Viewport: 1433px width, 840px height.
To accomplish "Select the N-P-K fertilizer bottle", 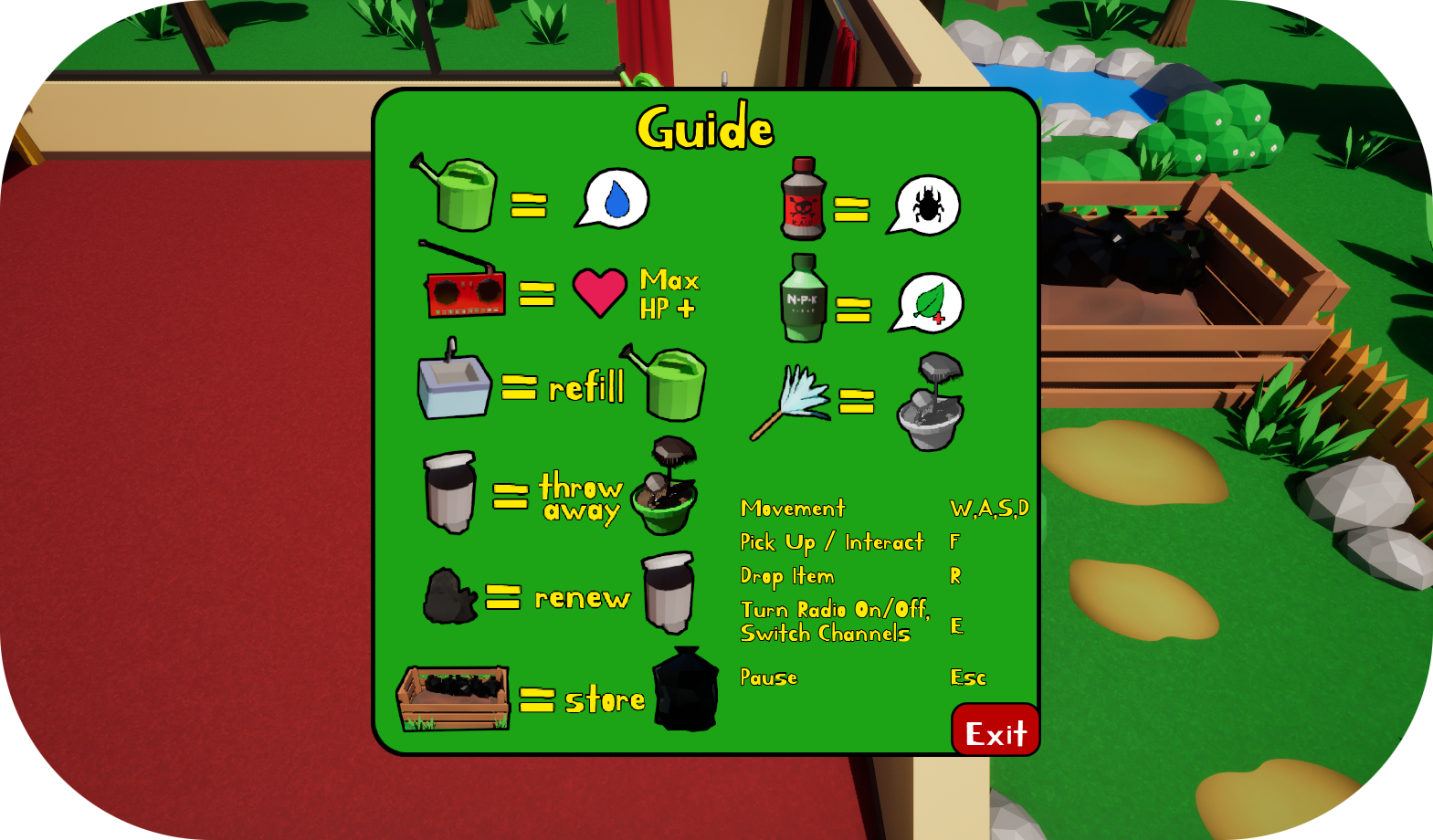I will pos(803,297).
